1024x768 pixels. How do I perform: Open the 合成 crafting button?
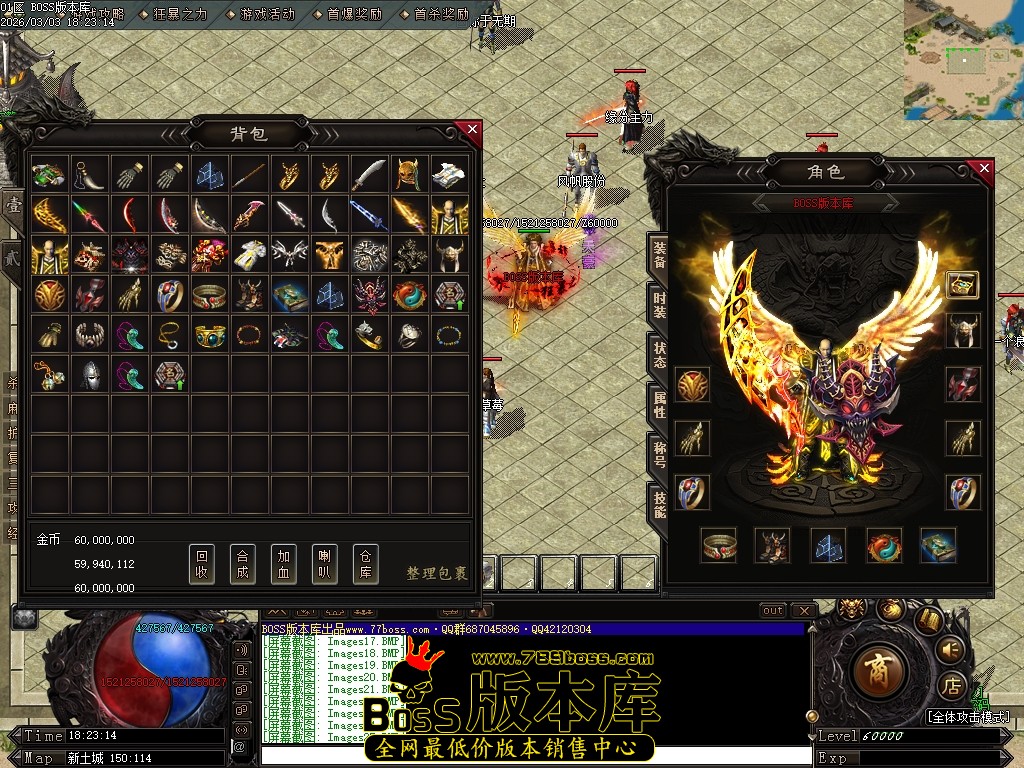pos(243,565)
